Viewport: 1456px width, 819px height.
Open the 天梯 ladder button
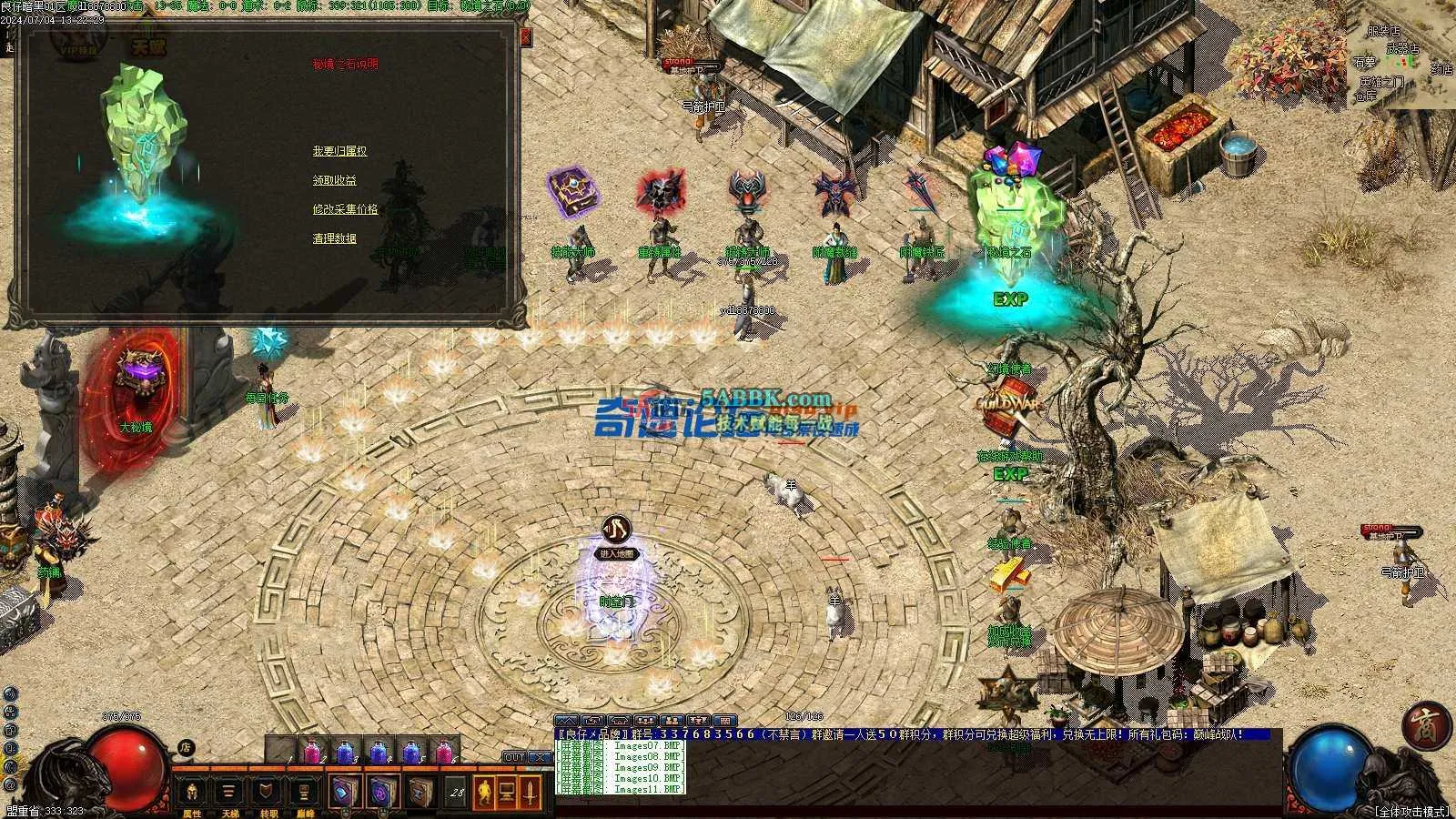coord(229,792)
